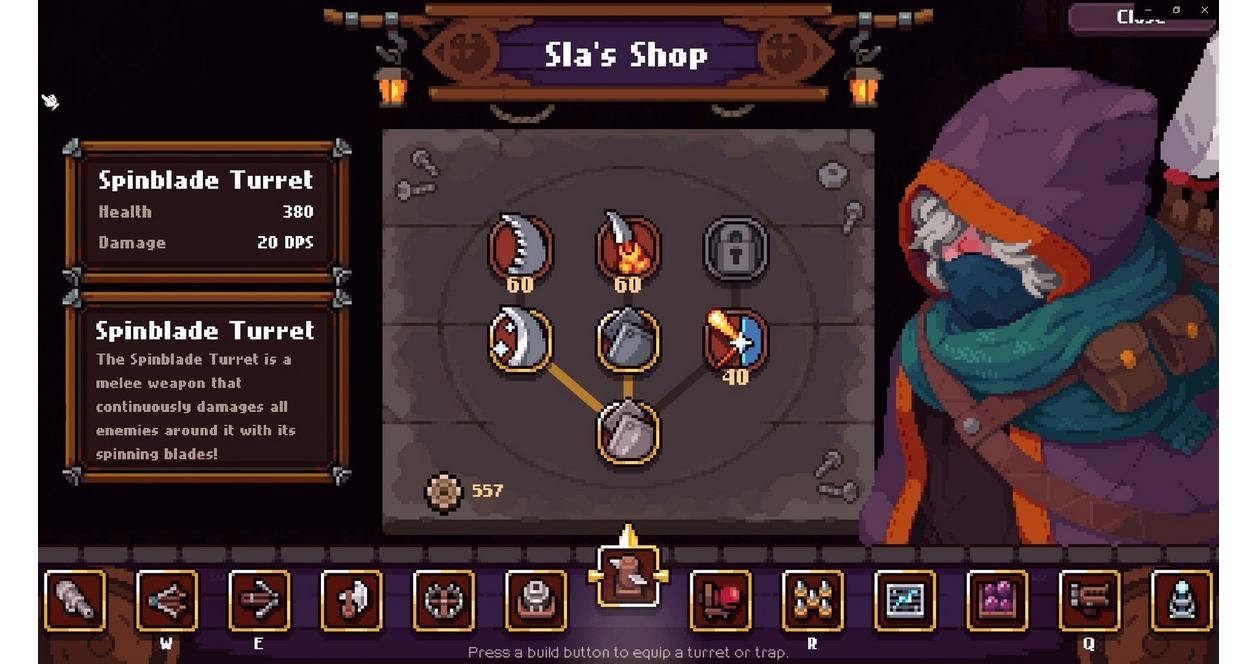Select the sparkling crescent blade upgrade
The image size is (1256, 664).
[520, 339]
